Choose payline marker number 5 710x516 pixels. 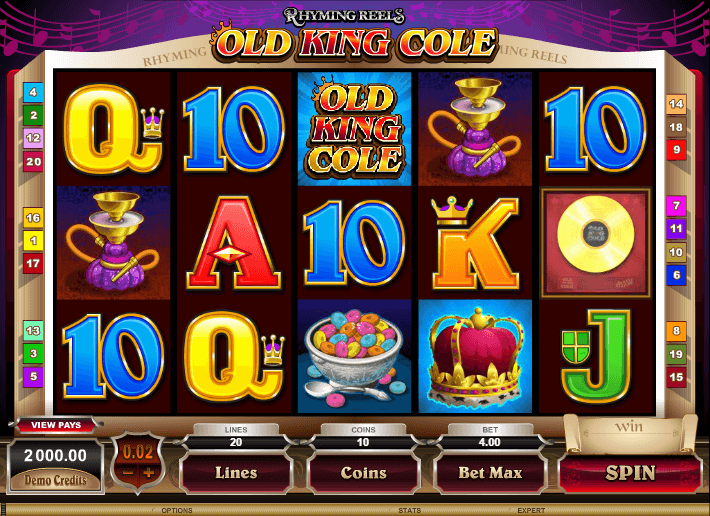pyautogui.click(x=34, y=377)
